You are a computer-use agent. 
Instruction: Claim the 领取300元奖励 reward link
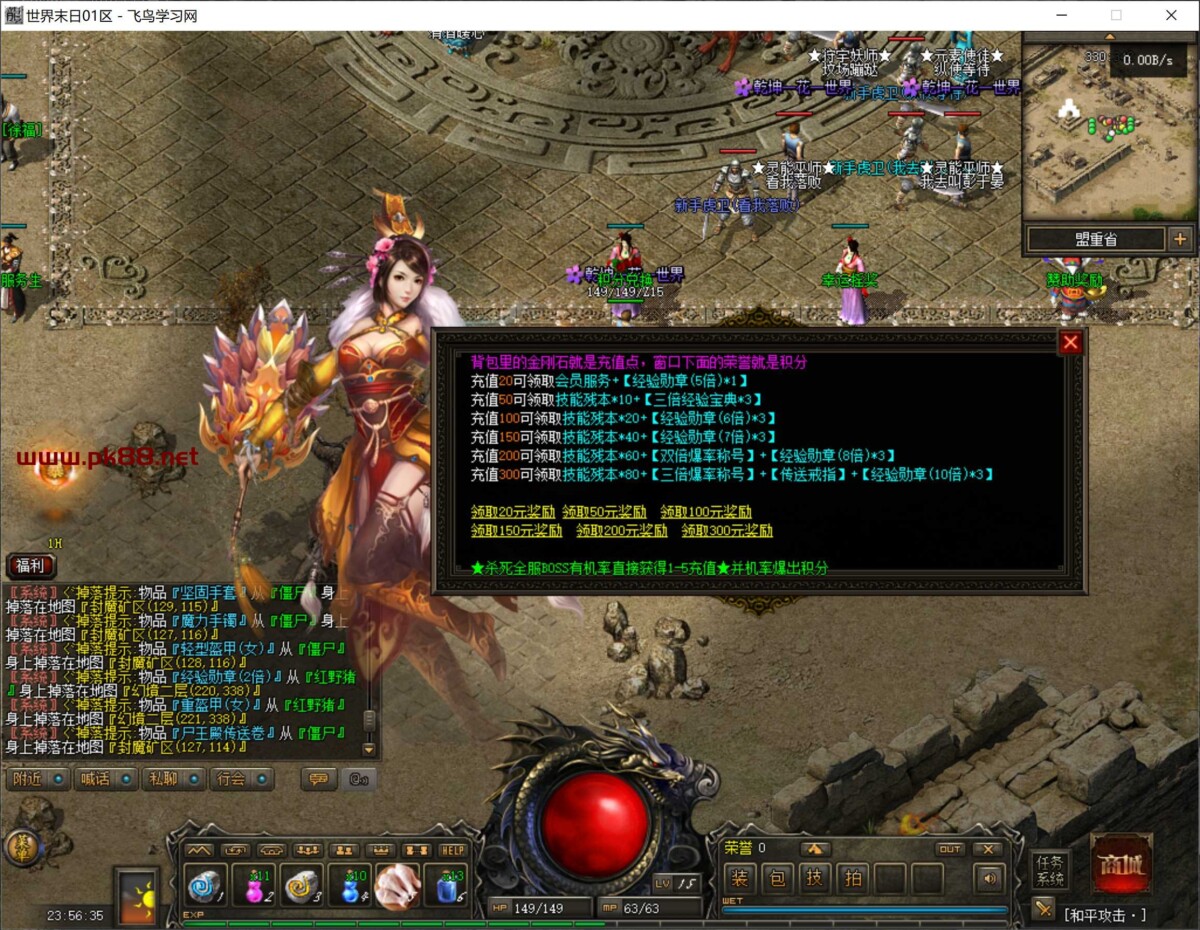tap(727, 531)
